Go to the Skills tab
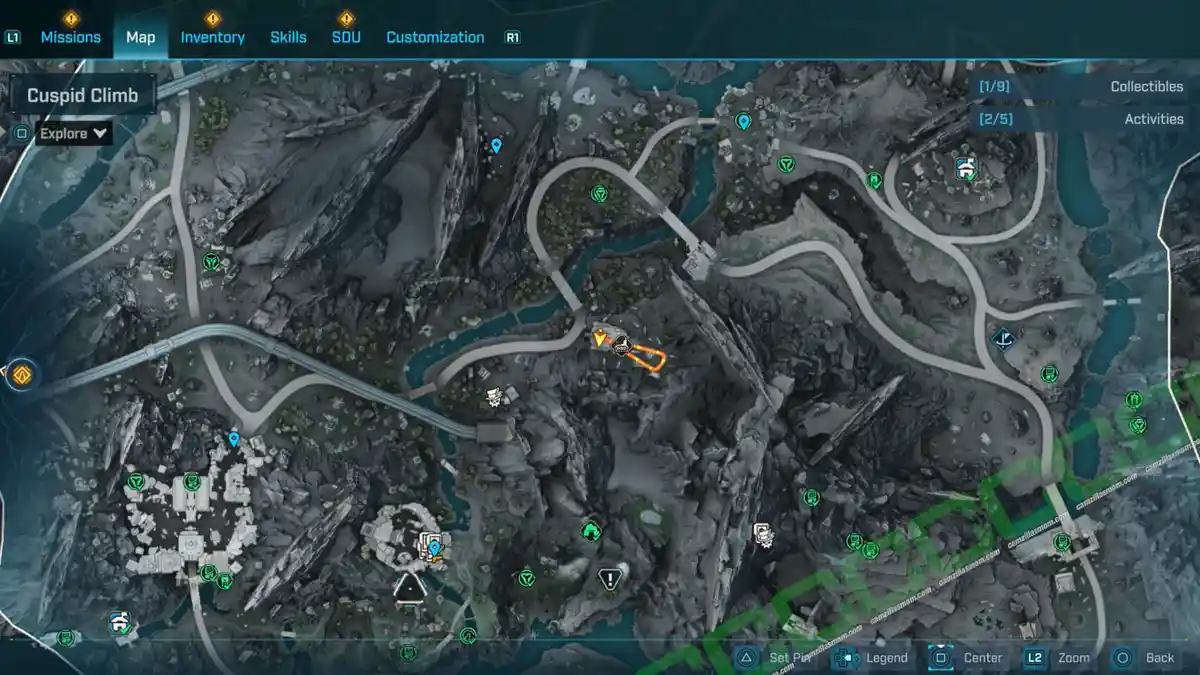The width and height of the screenshot is (1200, 675). click(x=288, y=37)
